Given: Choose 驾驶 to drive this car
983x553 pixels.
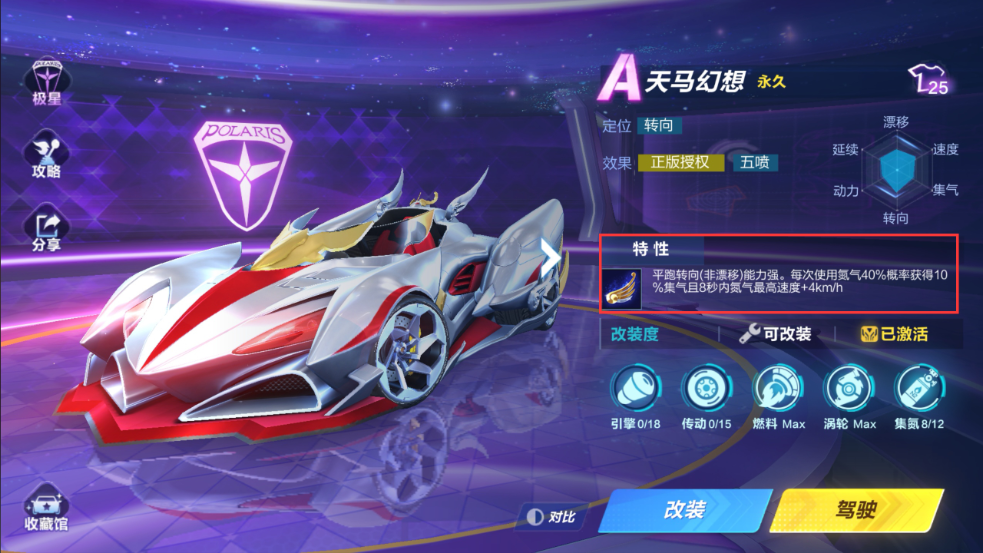Looking at the screenshot, I should pos(856,510).
